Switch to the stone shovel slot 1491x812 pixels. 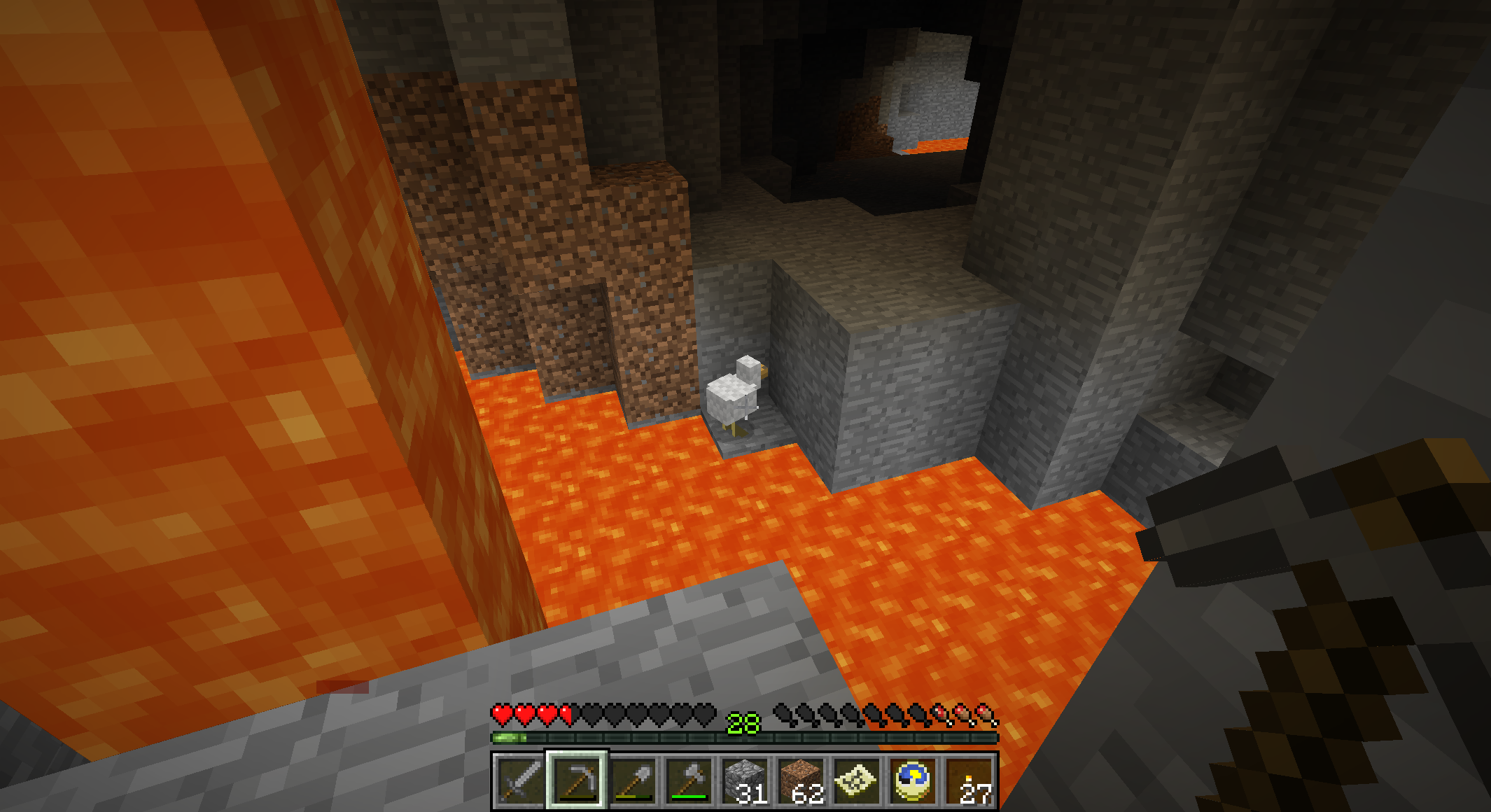(x=633, y=780)
